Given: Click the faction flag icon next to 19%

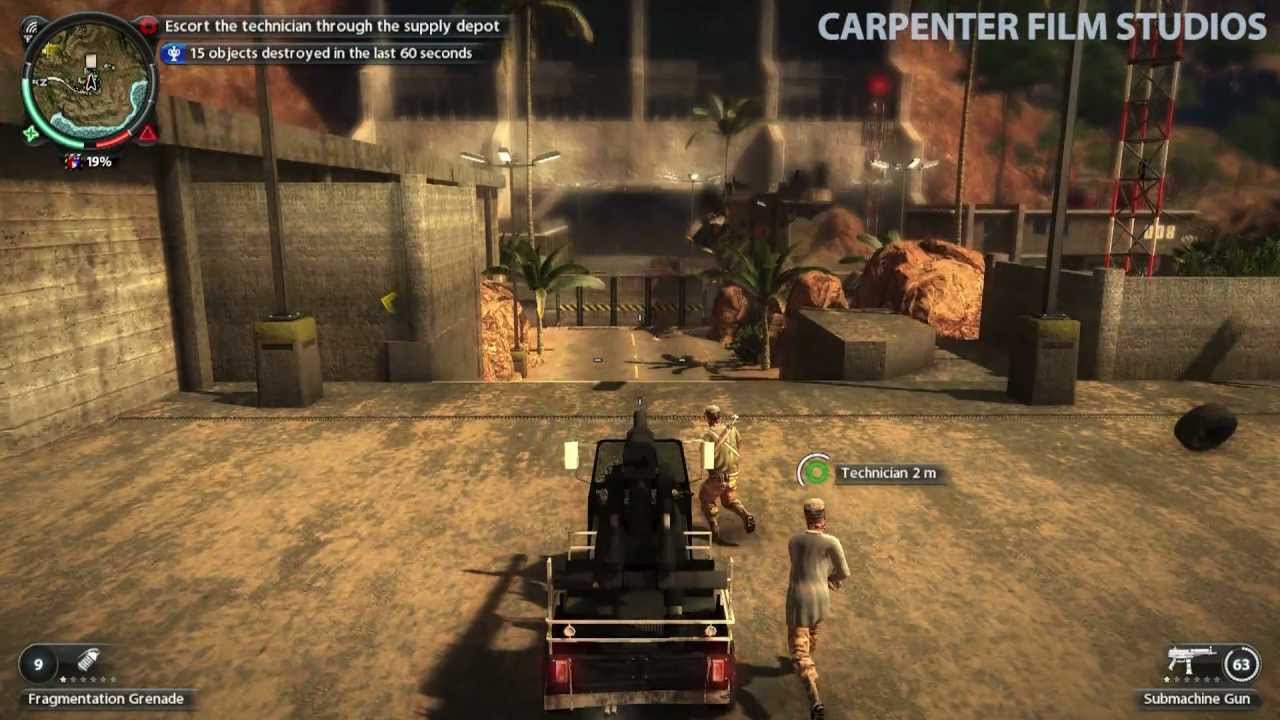Looking at the screenshot, I should 73,160.
